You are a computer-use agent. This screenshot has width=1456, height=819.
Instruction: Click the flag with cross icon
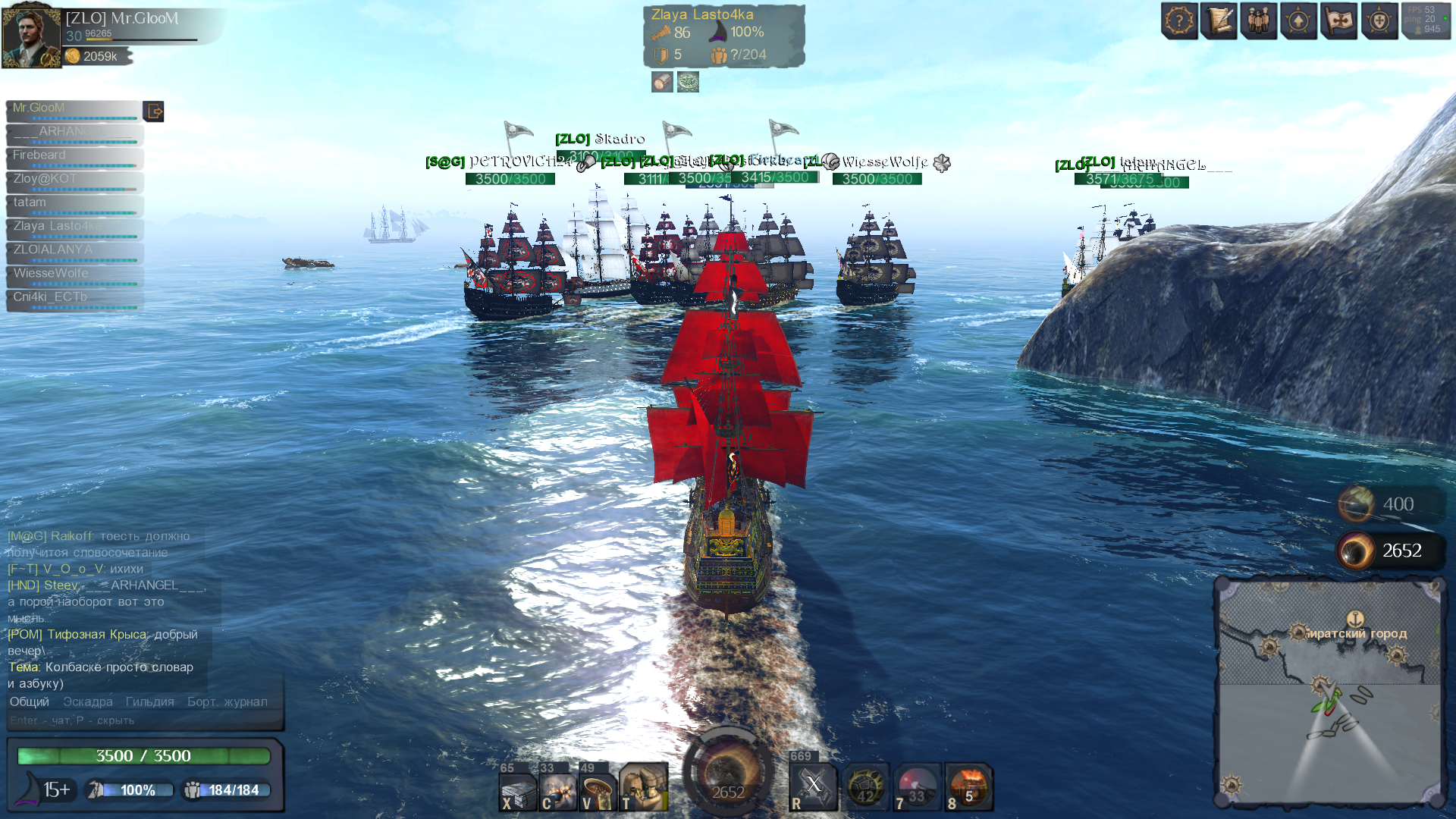1339,20
